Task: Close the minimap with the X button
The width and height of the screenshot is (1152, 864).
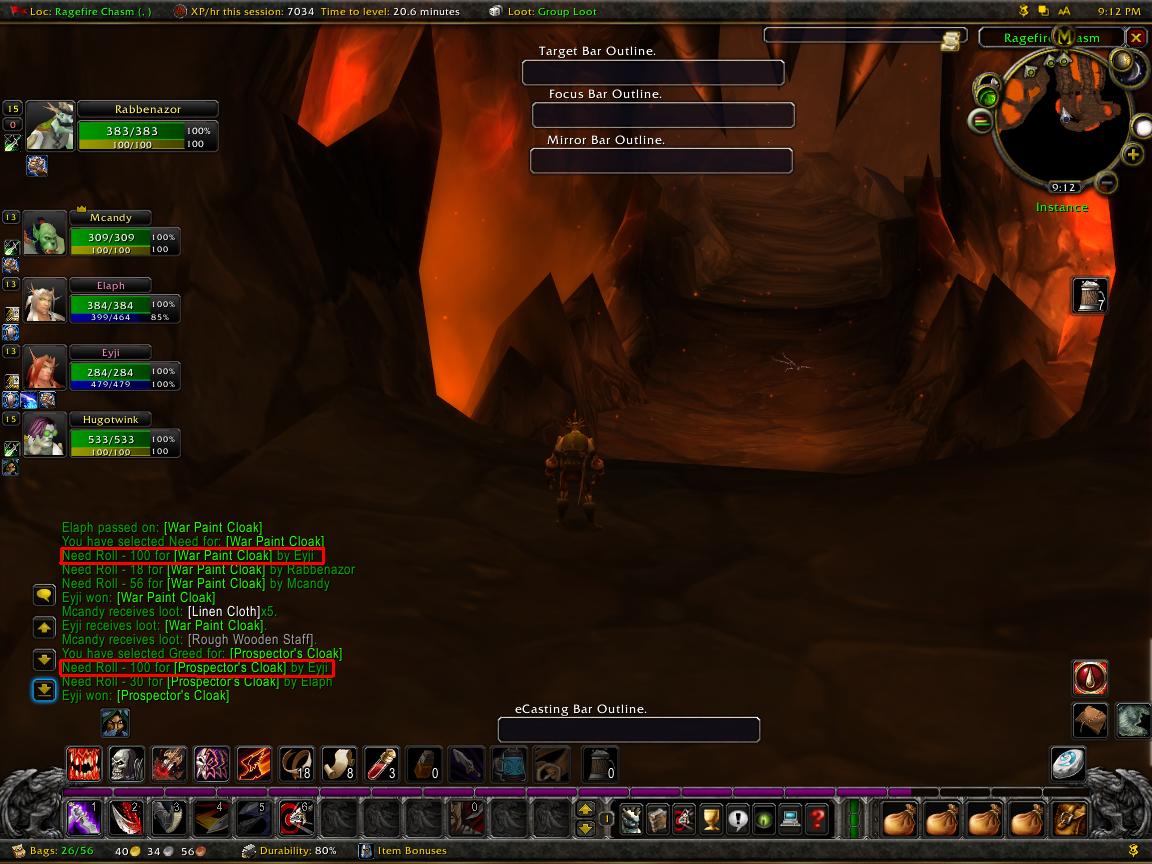Action: [x=1136, y=38]
